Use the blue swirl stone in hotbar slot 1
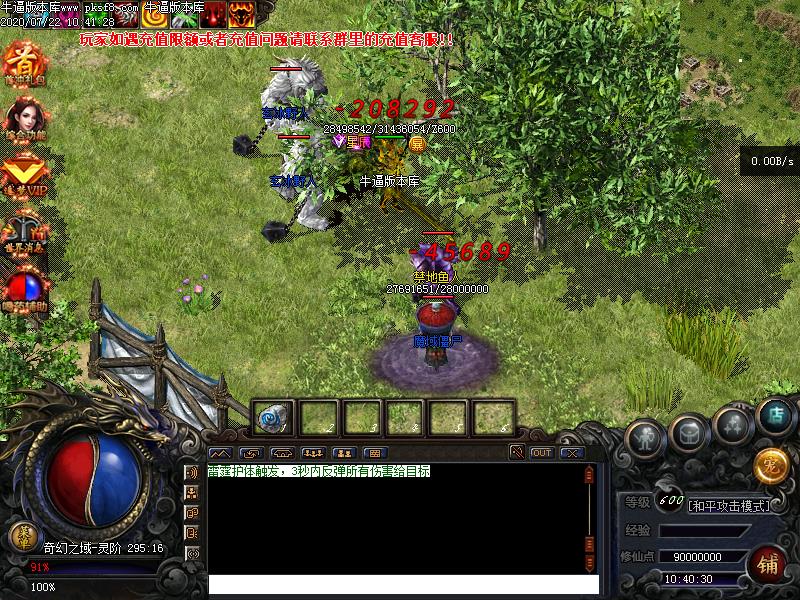This screenshot has width=800, height=600. tap(272, 418)
